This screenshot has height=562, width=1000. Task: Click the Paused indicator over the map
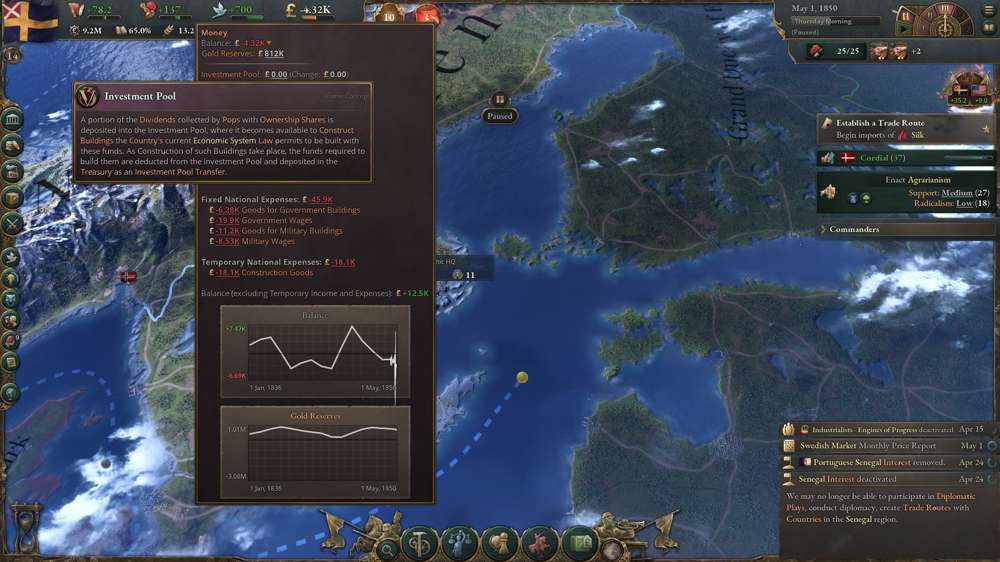[x=499, y=115]
